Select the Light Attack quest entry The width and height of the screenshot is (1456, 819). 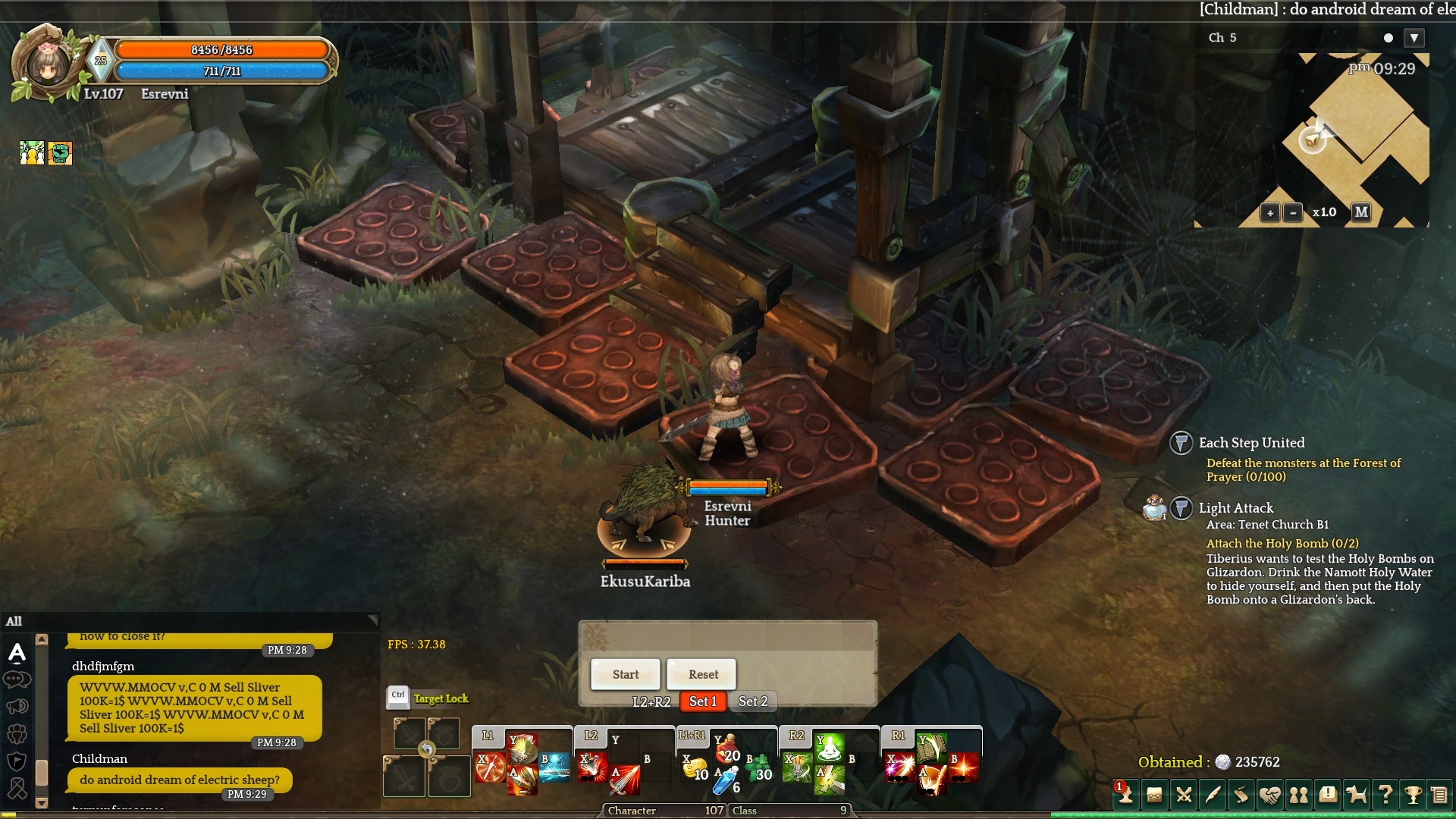pyautogui.click(x=1236, y=508)
